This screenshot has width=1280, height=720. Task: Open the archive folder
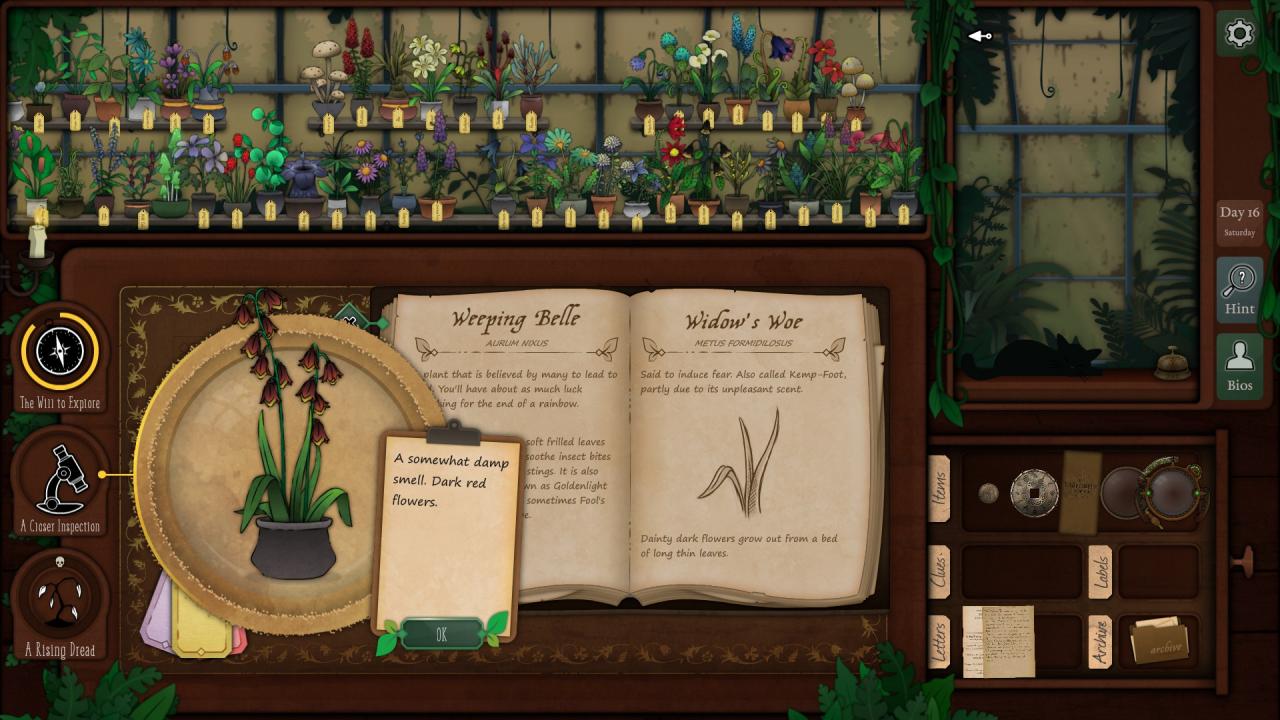(x=1158, y=642)
